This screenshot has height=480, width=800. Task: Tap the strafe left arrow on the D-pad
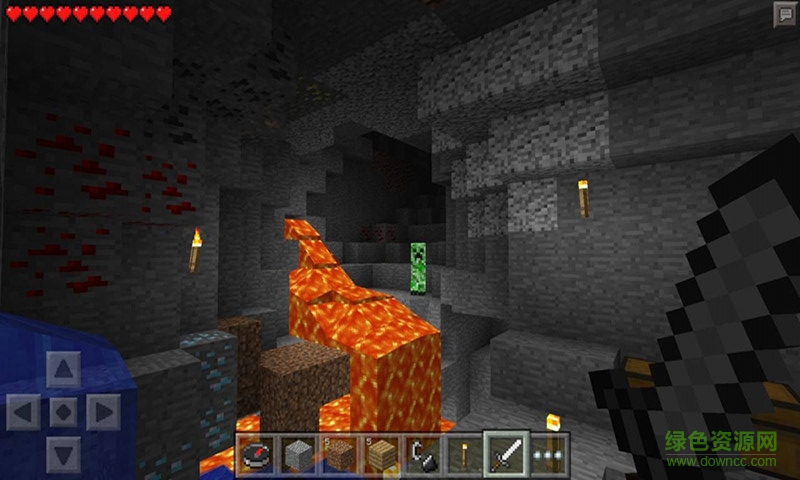click(22, 411)
